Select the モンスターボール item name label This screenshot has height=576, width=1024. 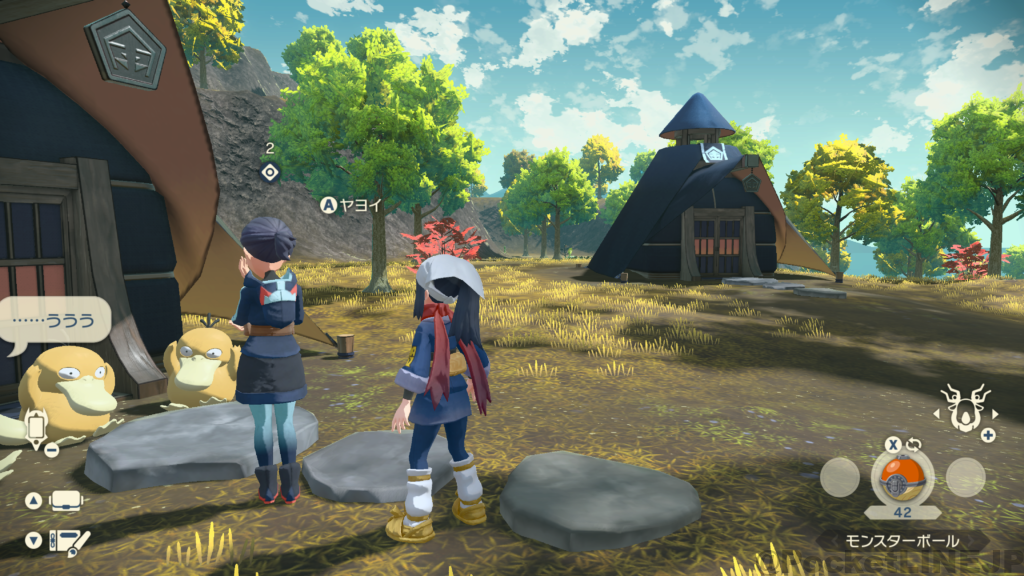[x=902, y=541]
